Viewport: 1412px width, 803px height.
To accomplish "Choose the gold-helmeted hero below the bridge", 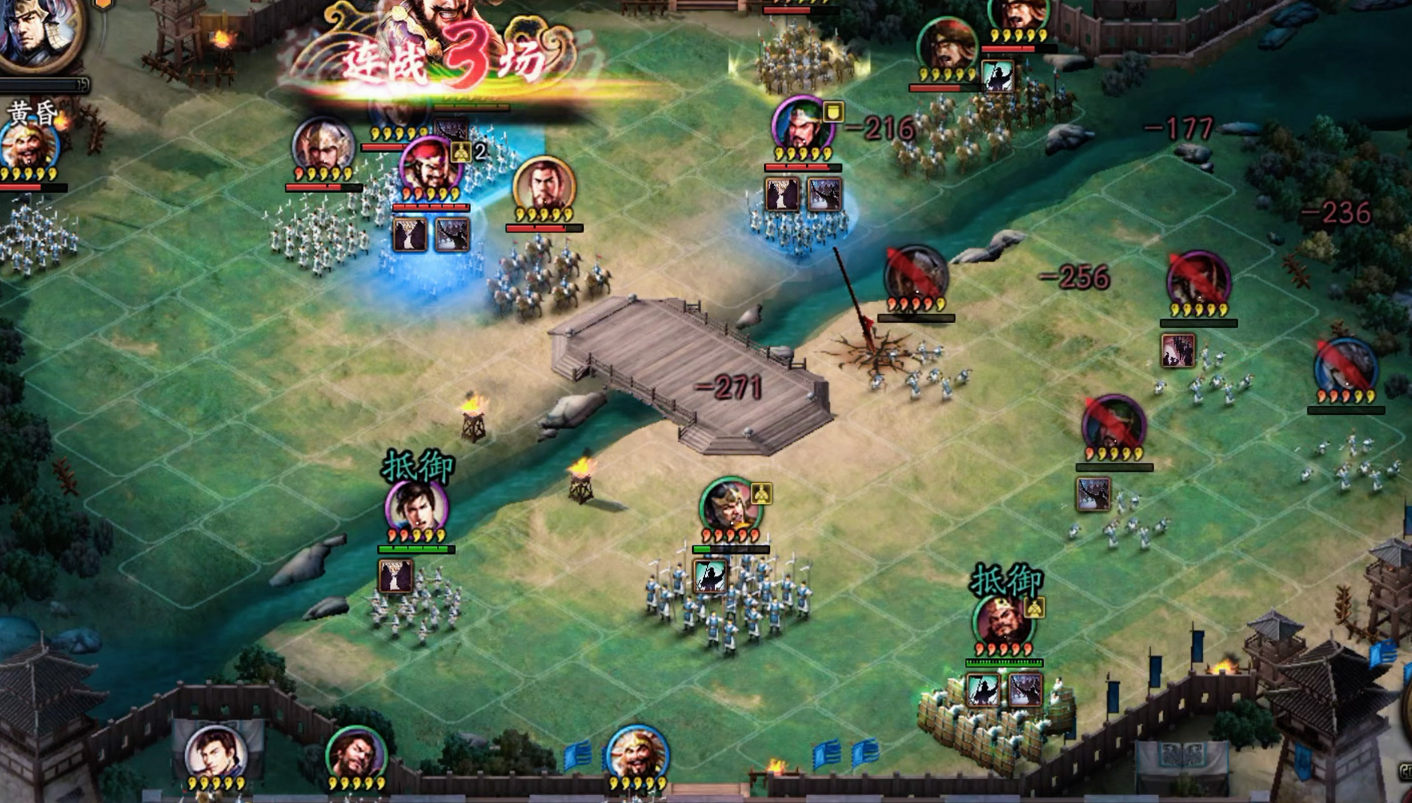I will tap(730, 507).
